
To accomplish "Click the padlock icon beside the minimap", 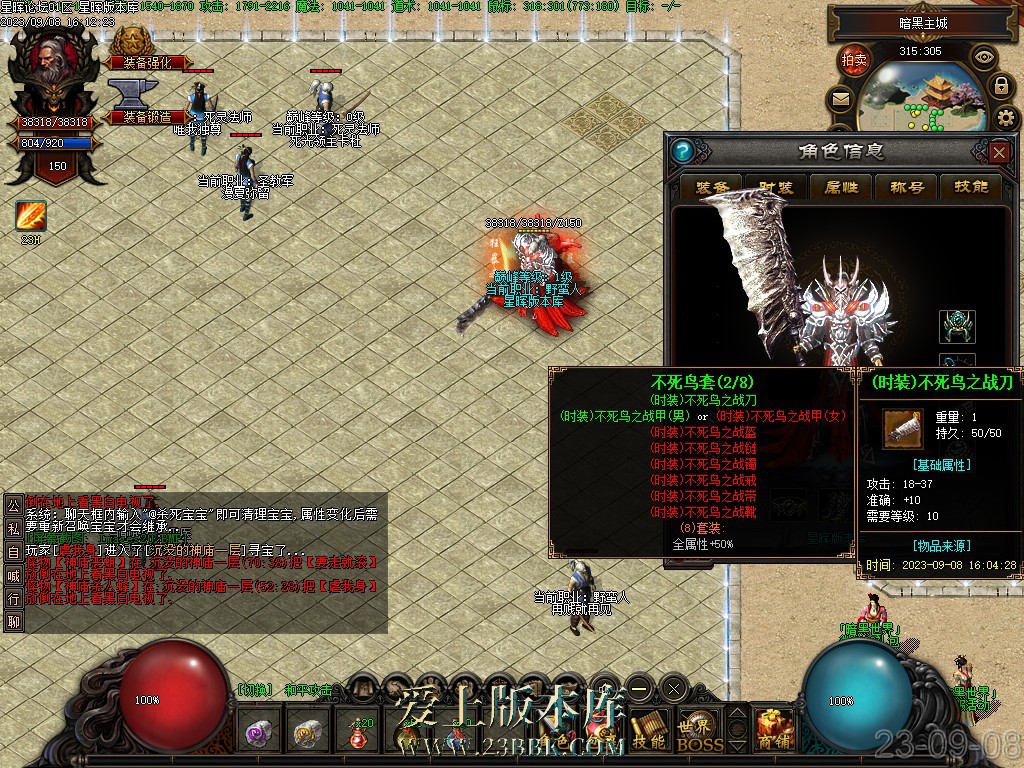I will [1003, 86].
